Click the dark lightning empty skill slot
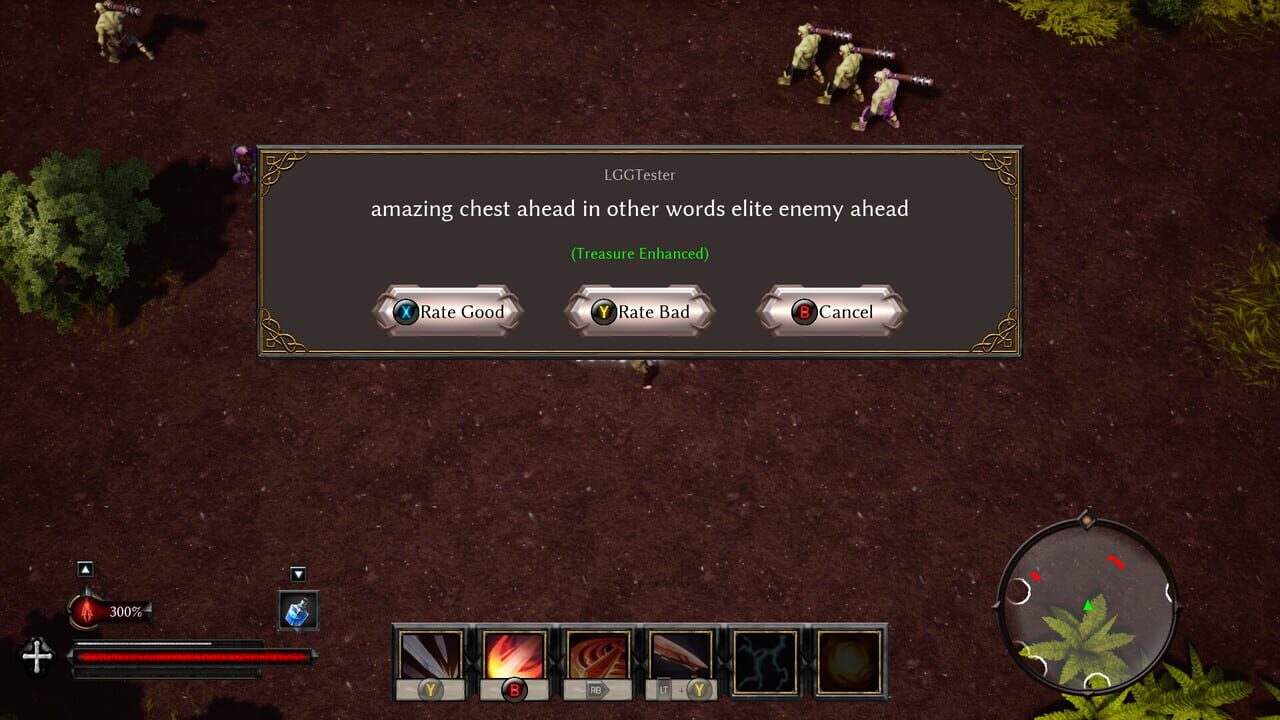Viewport: 1280px width, 720px height. [765, 660]
